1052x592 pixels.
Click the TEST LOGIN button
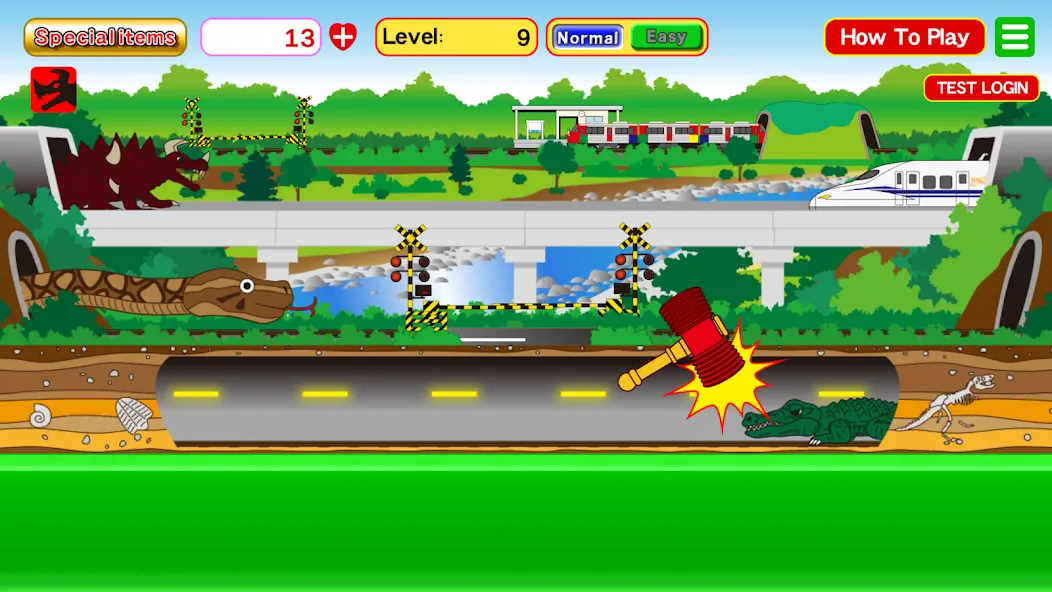point(981,88)
